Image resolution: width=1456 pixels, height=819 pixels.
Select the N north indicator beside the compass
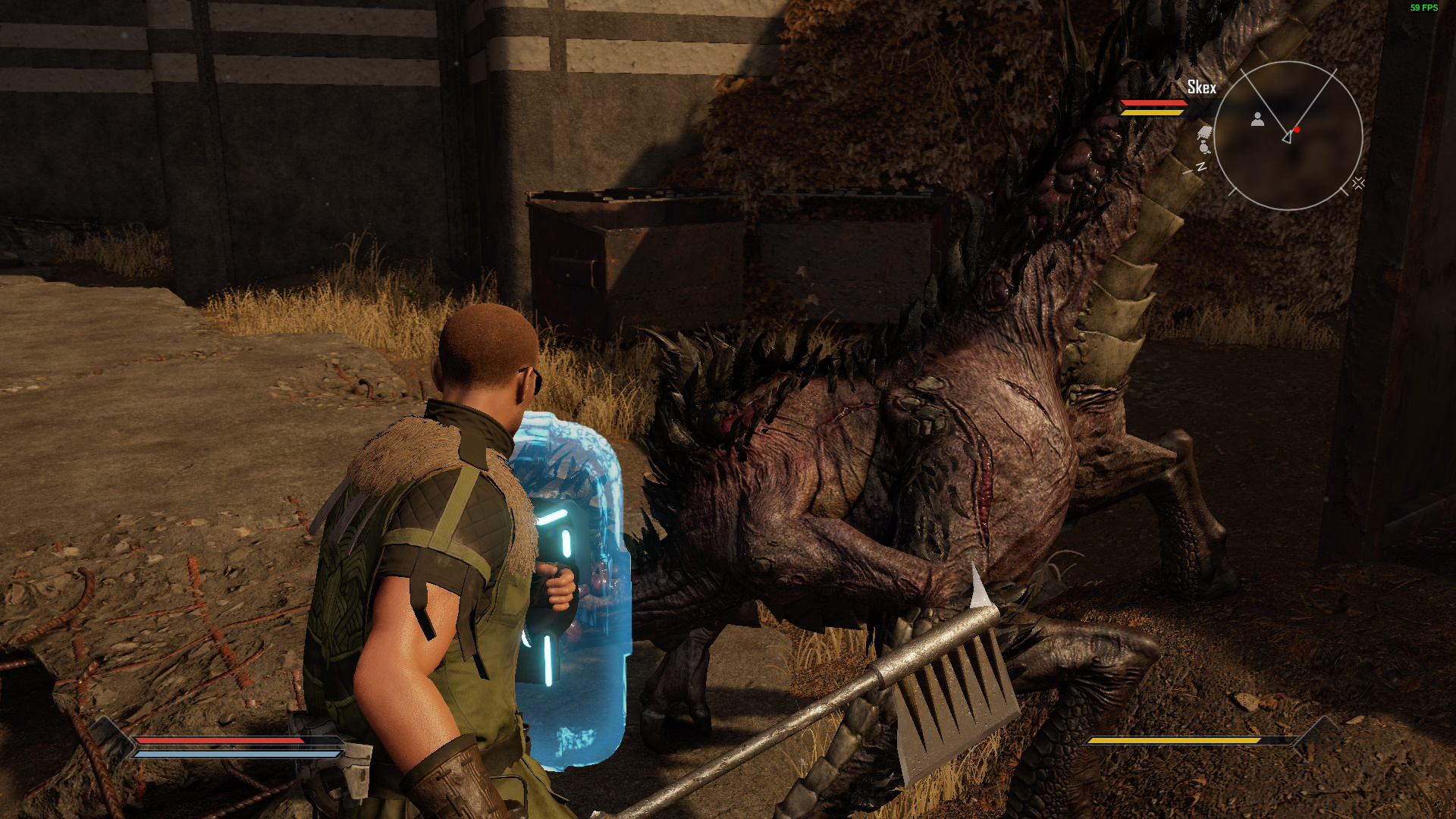coord(1201,166)
